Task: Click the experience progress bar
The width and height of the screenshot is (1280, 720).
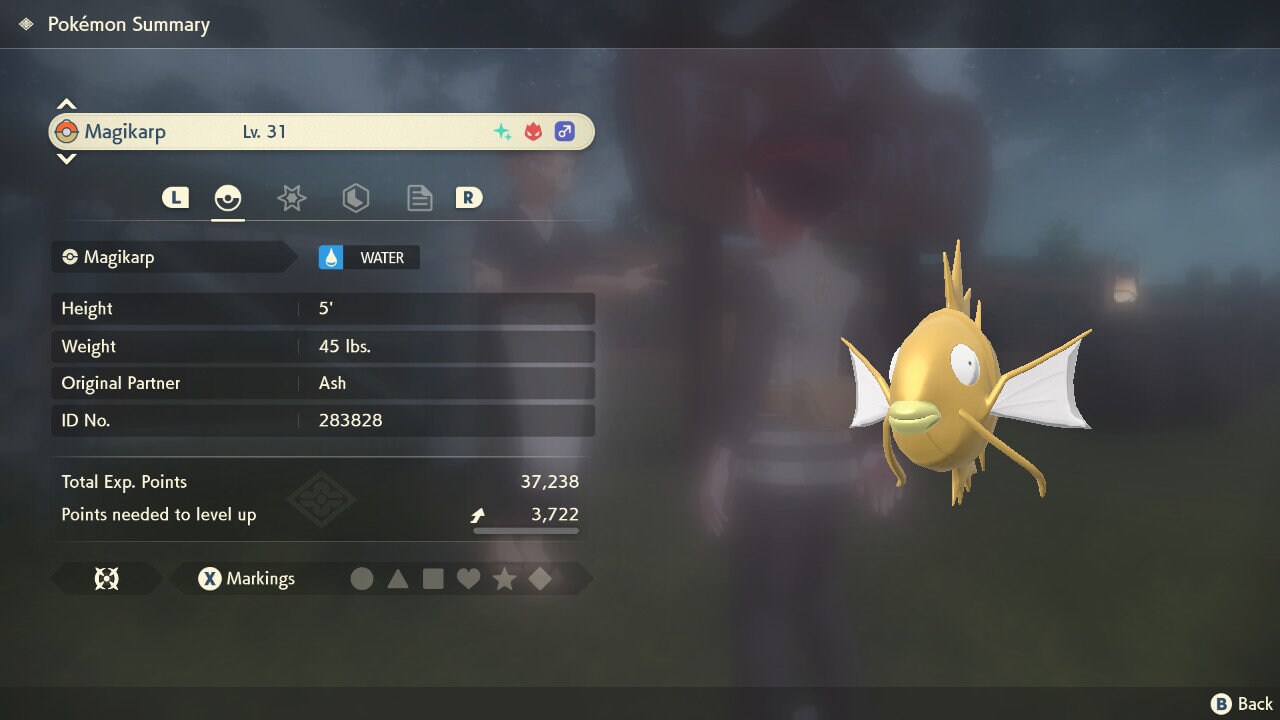Action: 525,530
